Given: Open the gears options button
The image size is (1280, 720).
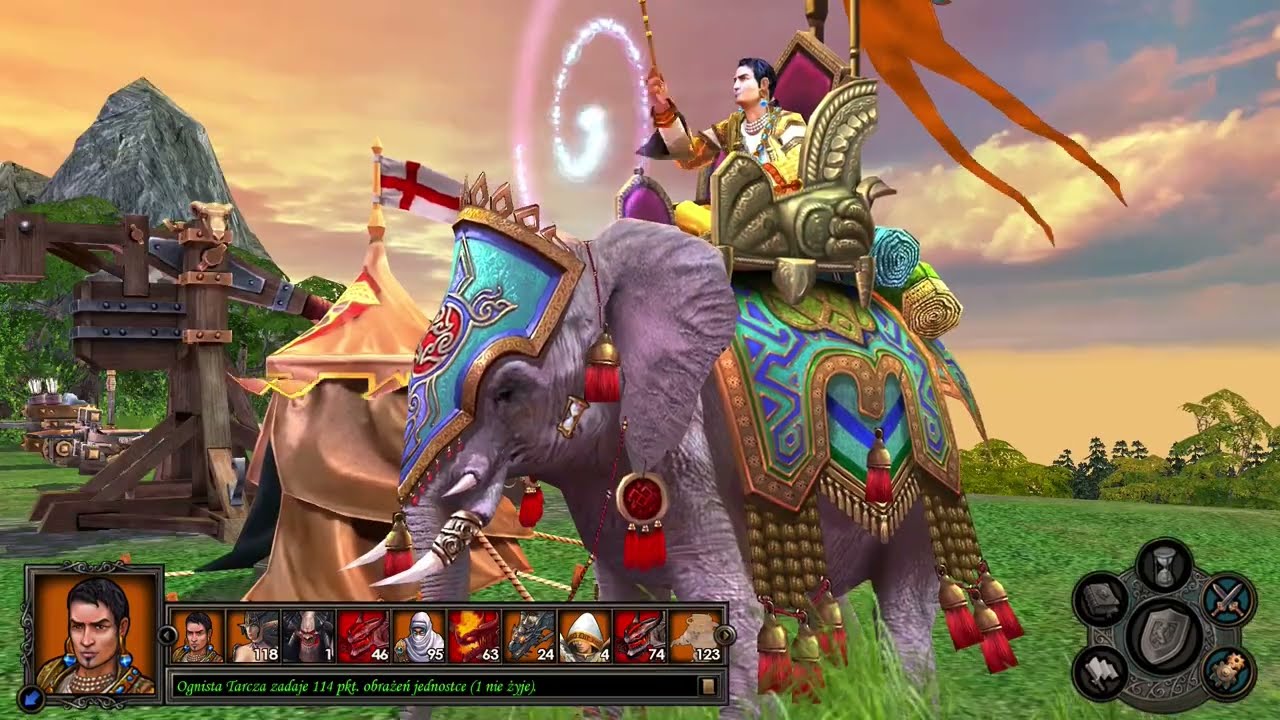Looking at the screenshot, I should pos(1227,672).
